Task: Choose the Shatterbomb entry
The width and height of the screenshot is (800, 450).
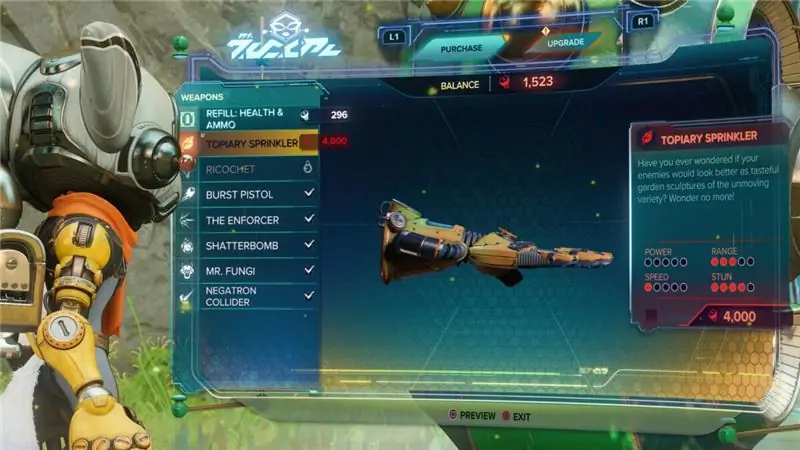Action: [250, 245]
